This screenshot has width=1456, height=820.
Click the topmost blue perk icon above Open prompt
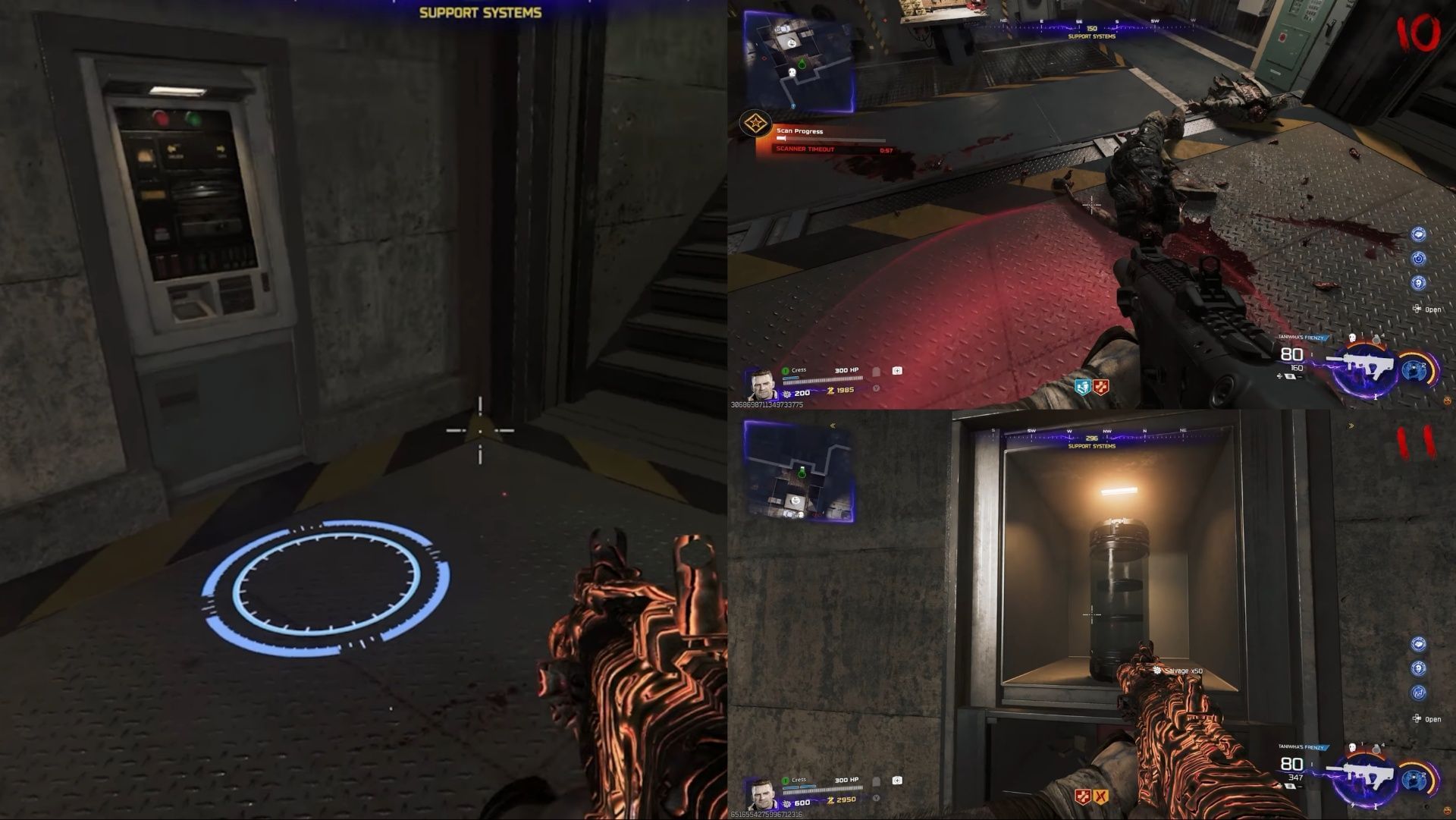1418,234
